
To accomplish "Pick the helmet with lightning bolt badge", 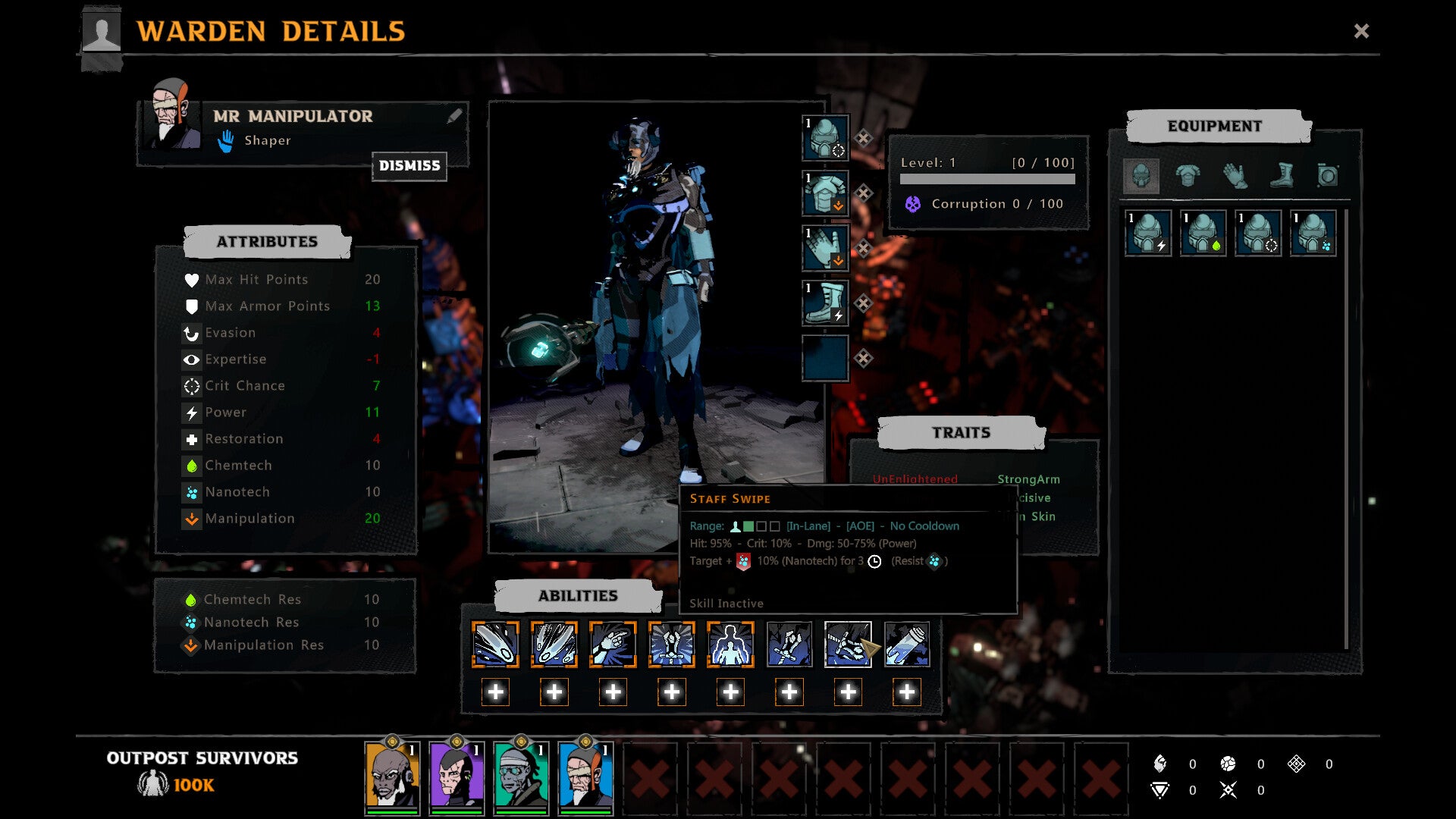I will (x=1148, y=234).
